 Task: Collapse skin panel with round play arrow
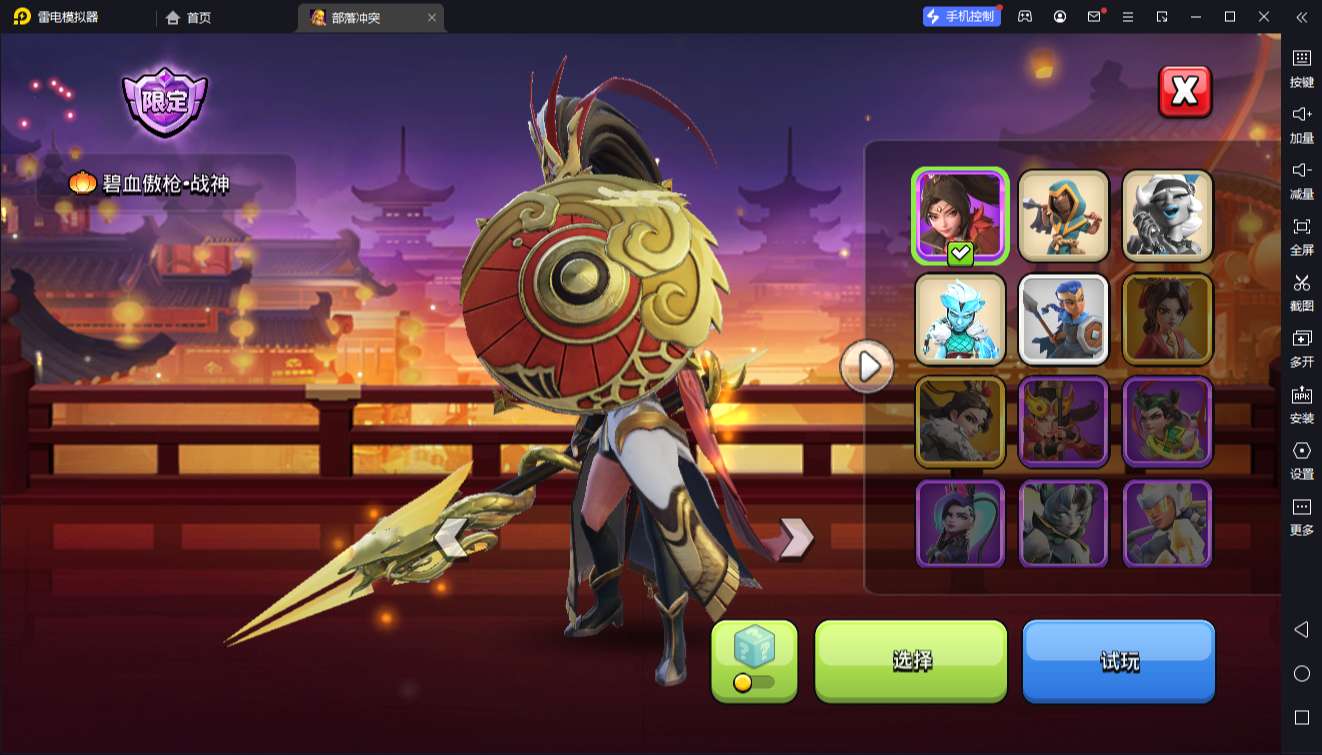click(867, 367)
